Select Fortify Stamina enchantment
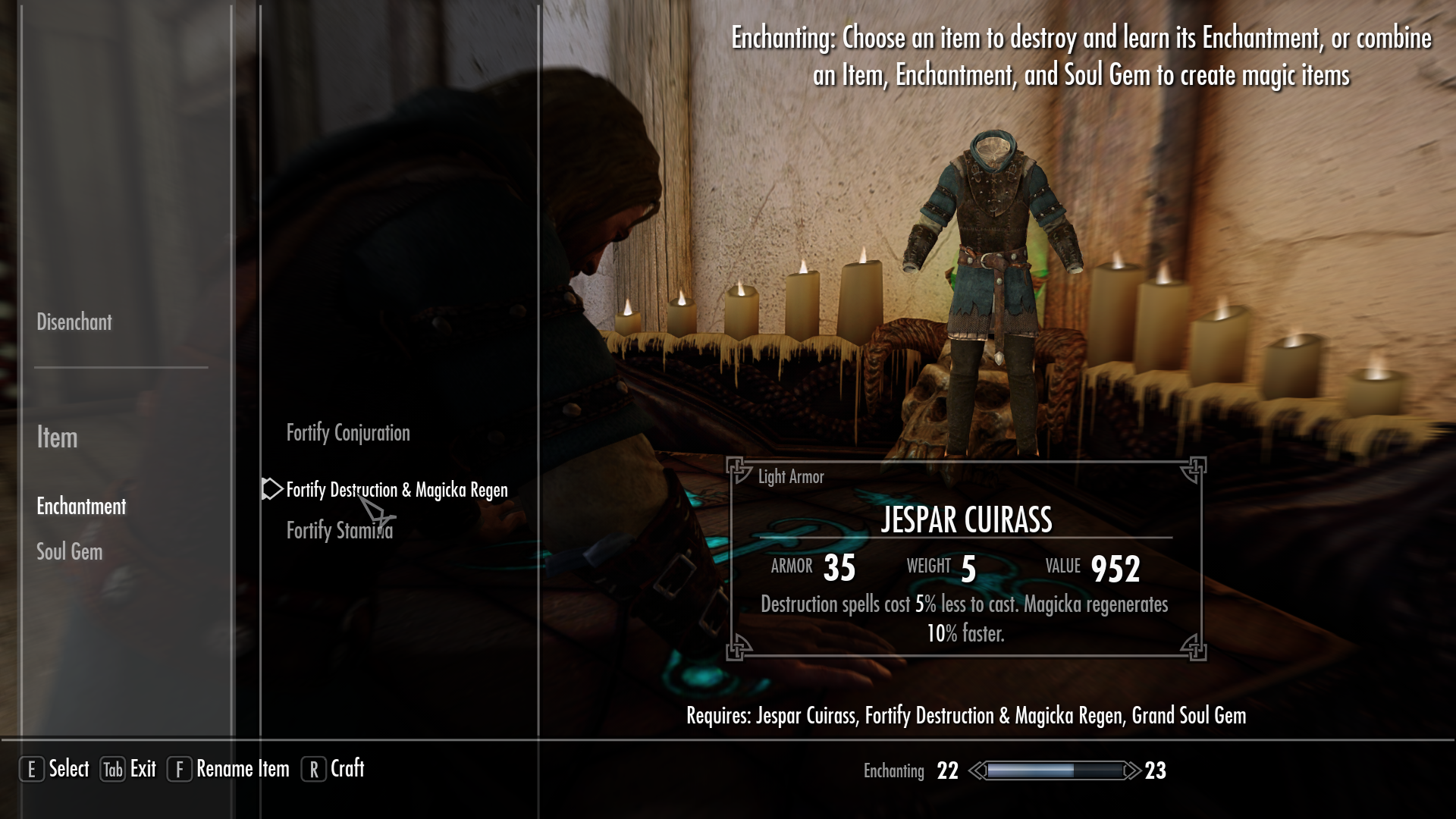This screenshot has height=819, width=1456. tap(340, 529)
